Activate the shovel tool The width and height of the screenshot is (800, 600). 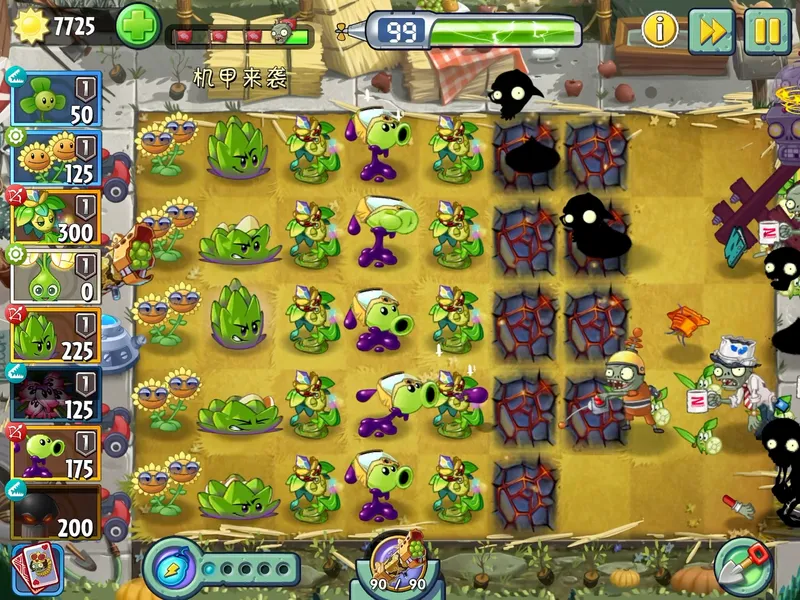pos(744,565)
